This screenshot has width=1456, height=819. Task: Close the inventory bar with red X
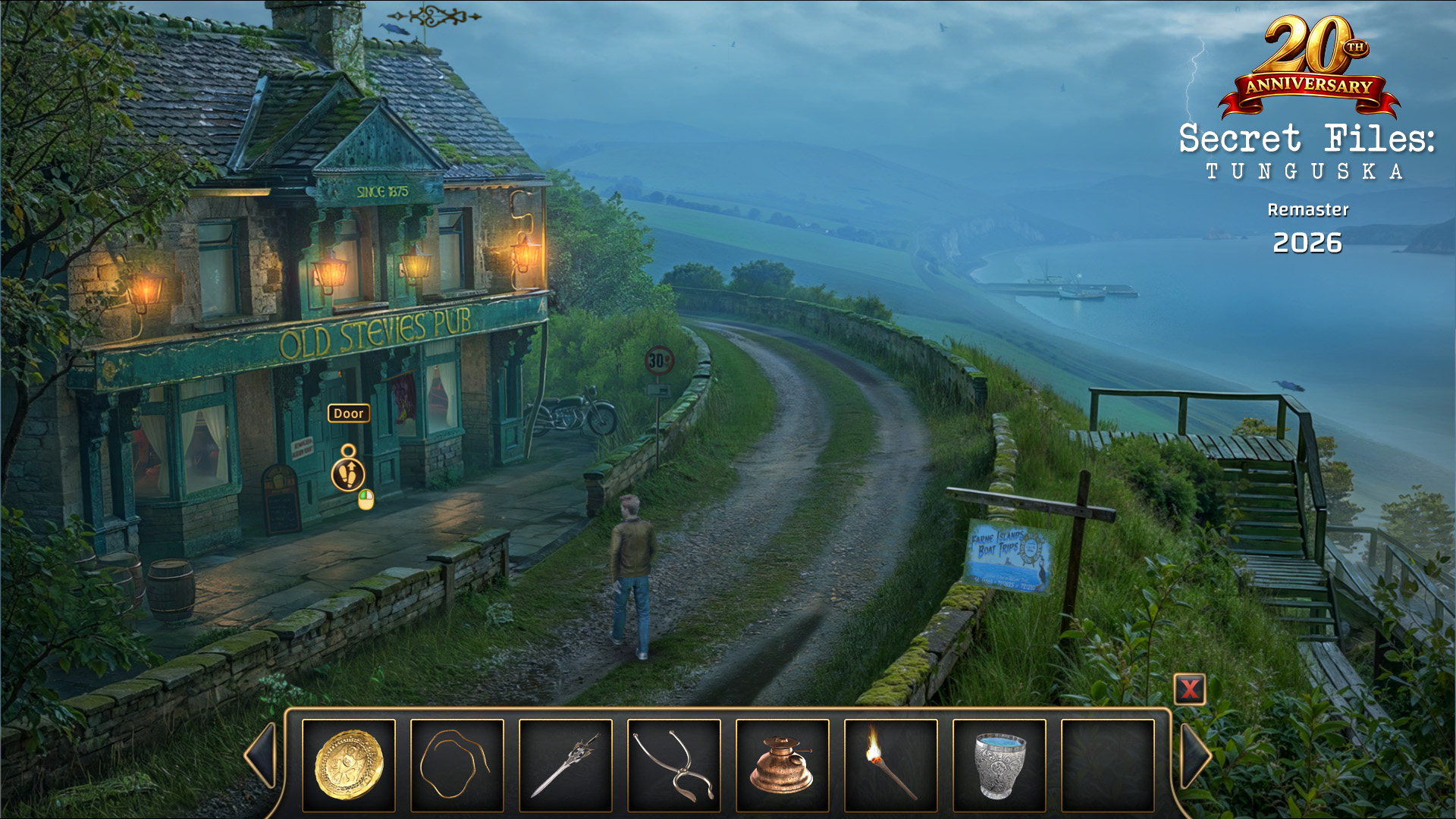[x=1189, y=689]
